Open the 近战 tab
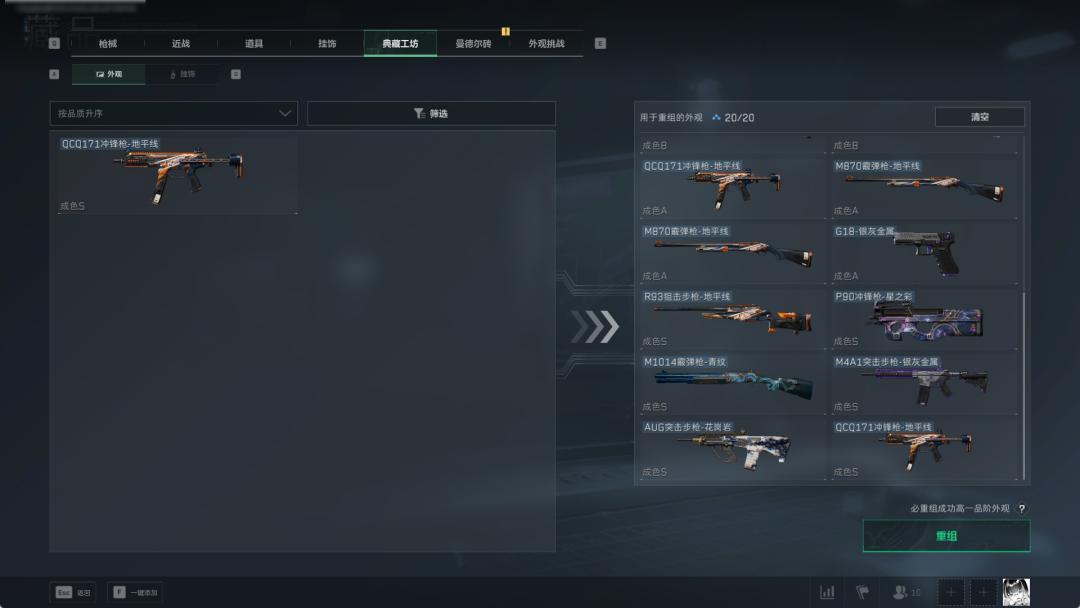This screenshot has width=1080, height=608. [180, 44]
